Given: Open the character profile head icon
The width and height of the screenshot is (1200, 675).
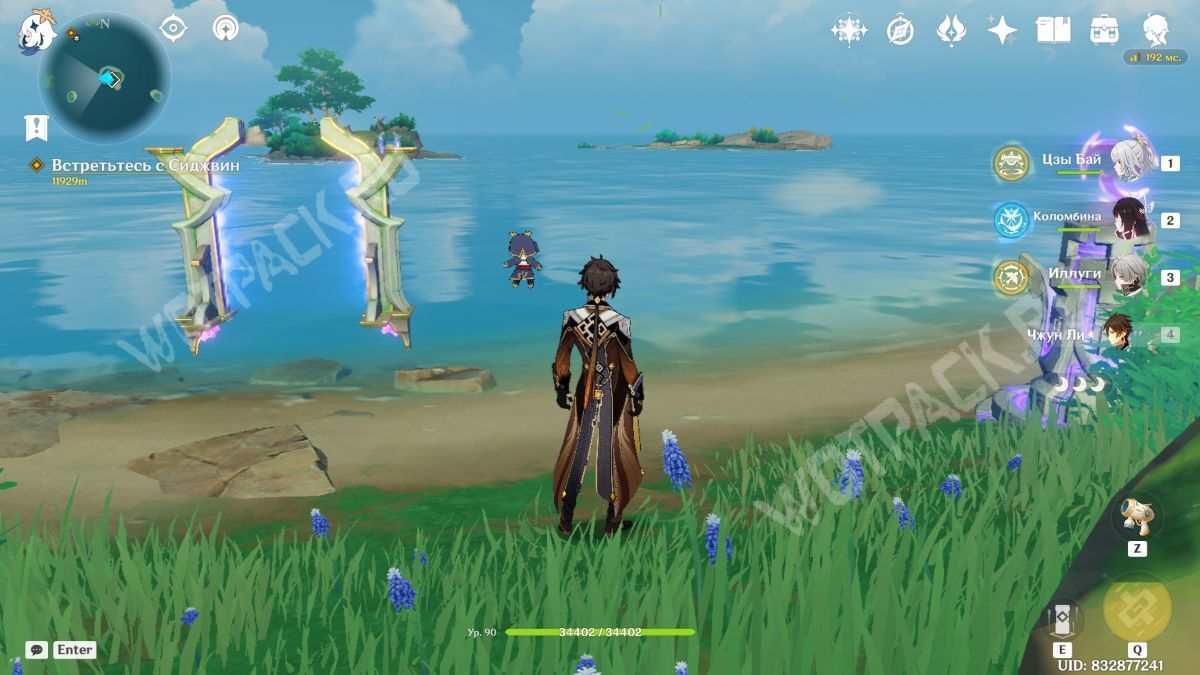Looking at the screenshot, I should tap(1157, 29).
